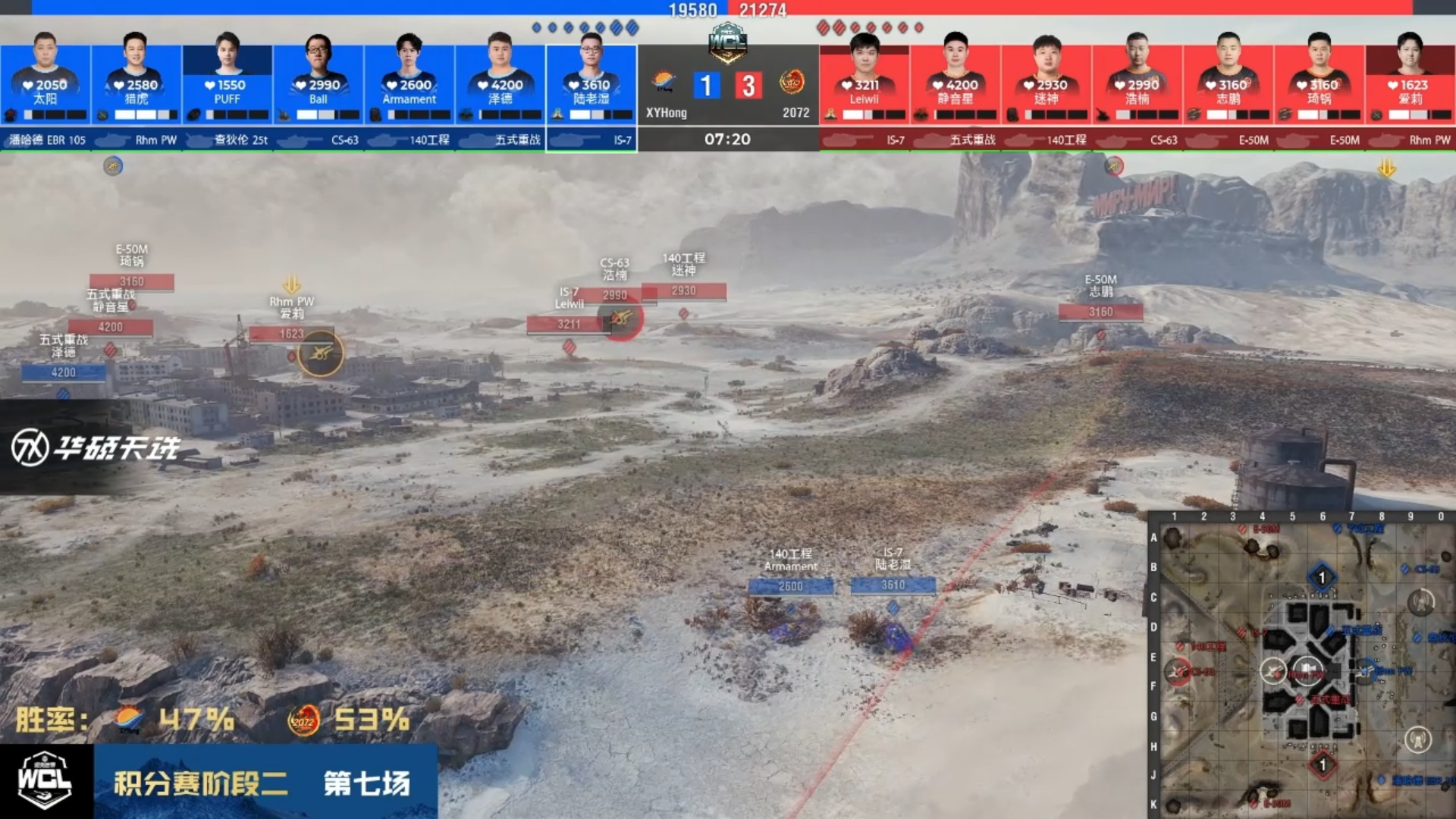Select 琦锅's player card
This screenshot has height=819, width=1456.
1319,83
